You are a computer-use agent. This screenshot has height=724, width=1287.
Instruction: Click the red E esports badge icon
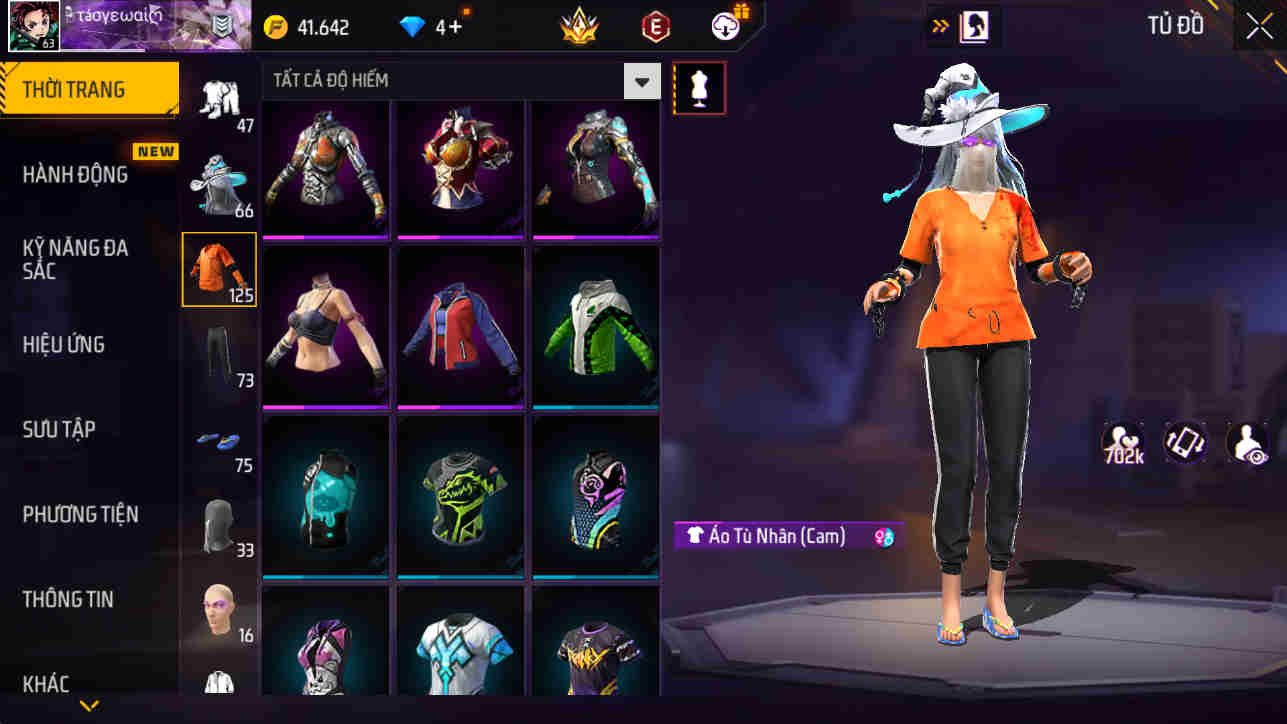[655, 26]
